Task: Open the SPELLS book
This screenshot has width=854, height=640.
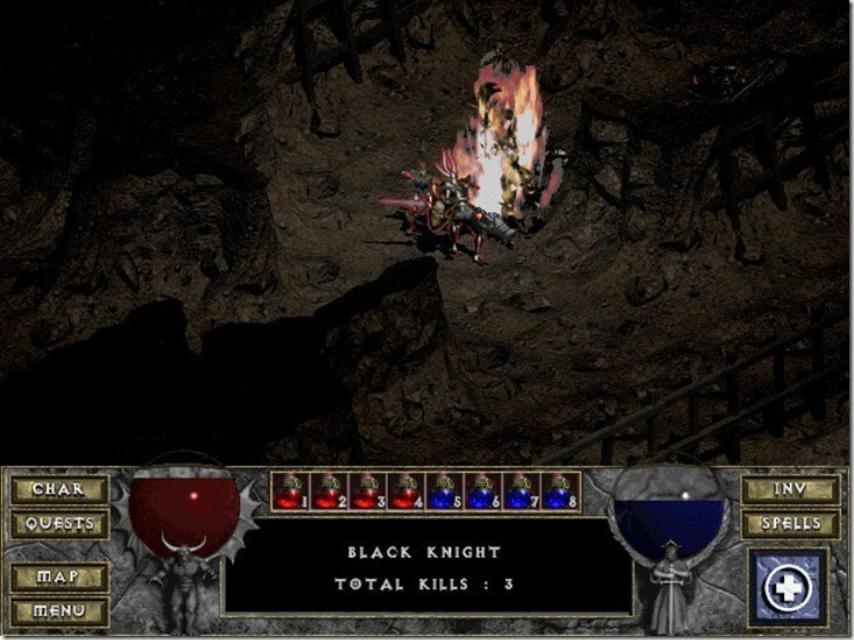Action: click(790, 524)
